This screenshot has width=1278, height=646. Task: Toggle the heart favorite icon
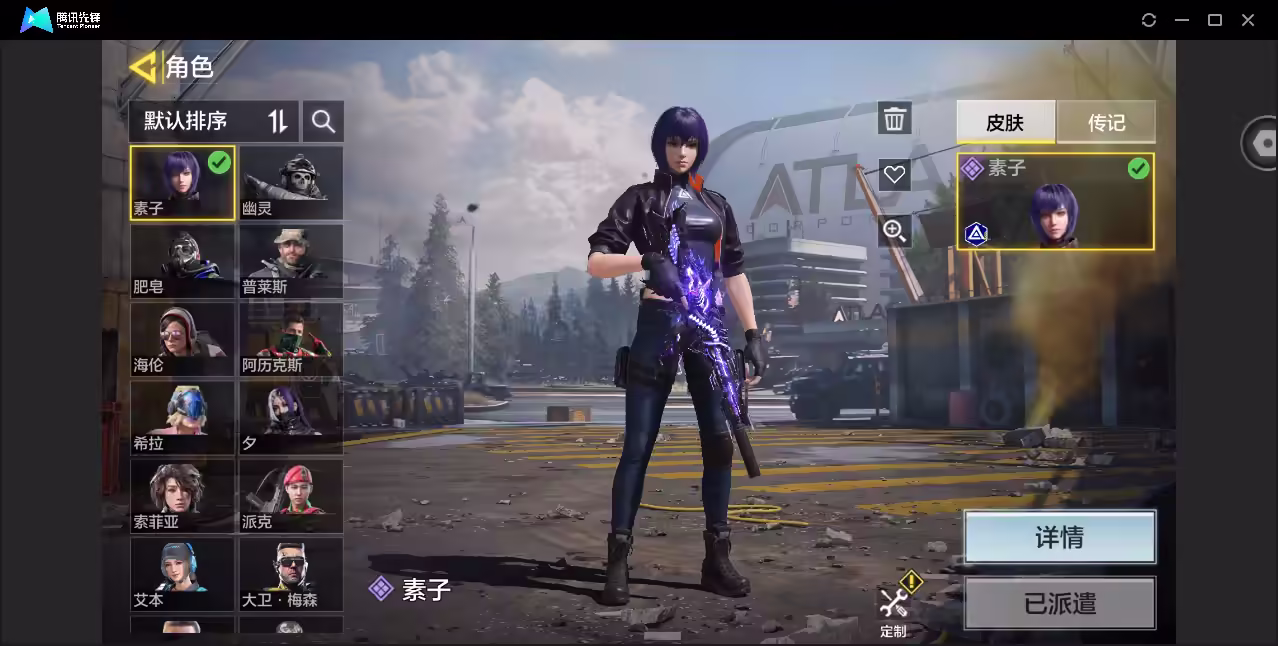click(x=894, y=174)
